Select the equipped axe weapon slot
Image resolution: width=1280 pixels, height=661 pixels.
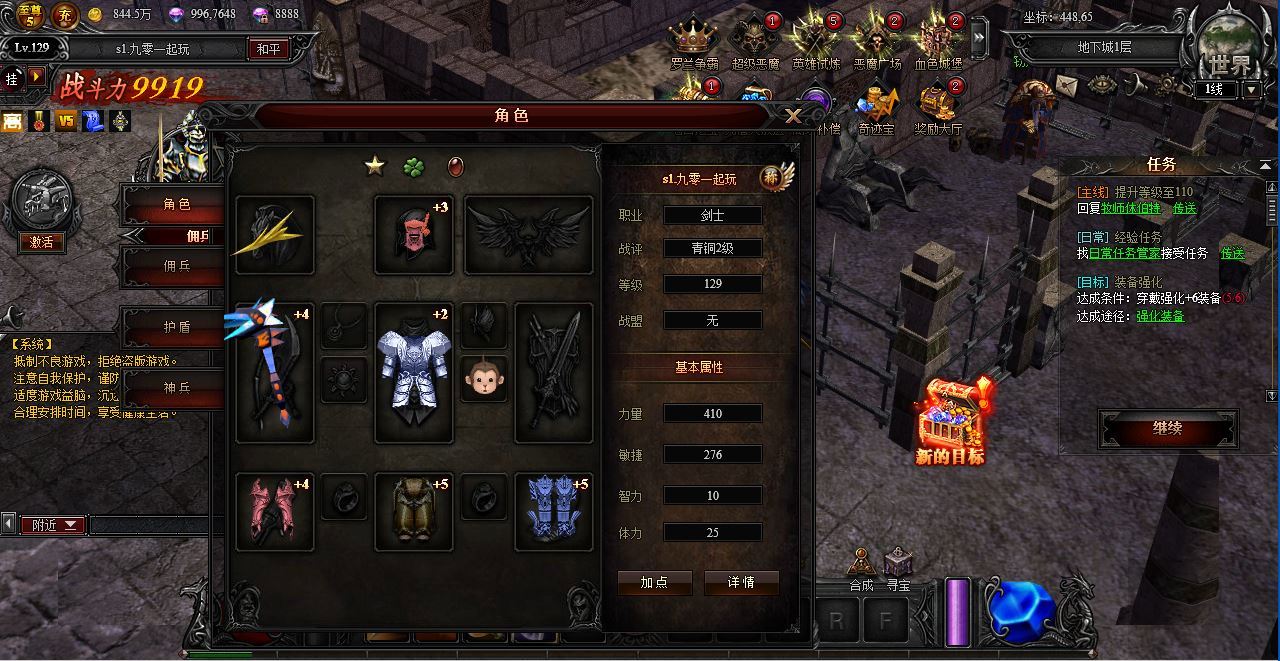(274, 373)
